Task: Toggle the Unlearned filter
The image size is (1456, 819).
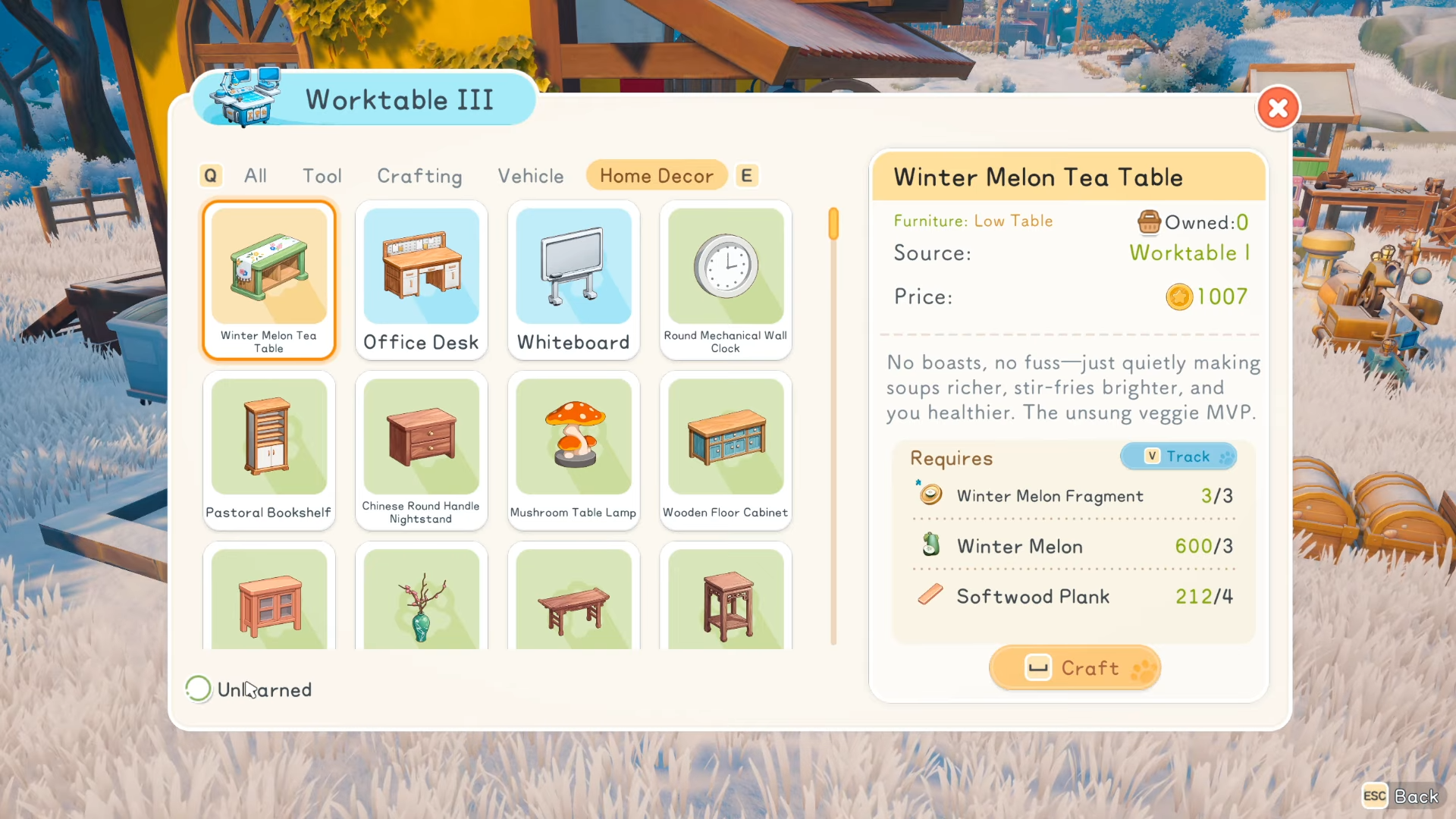Action: (x=199, y=689)
